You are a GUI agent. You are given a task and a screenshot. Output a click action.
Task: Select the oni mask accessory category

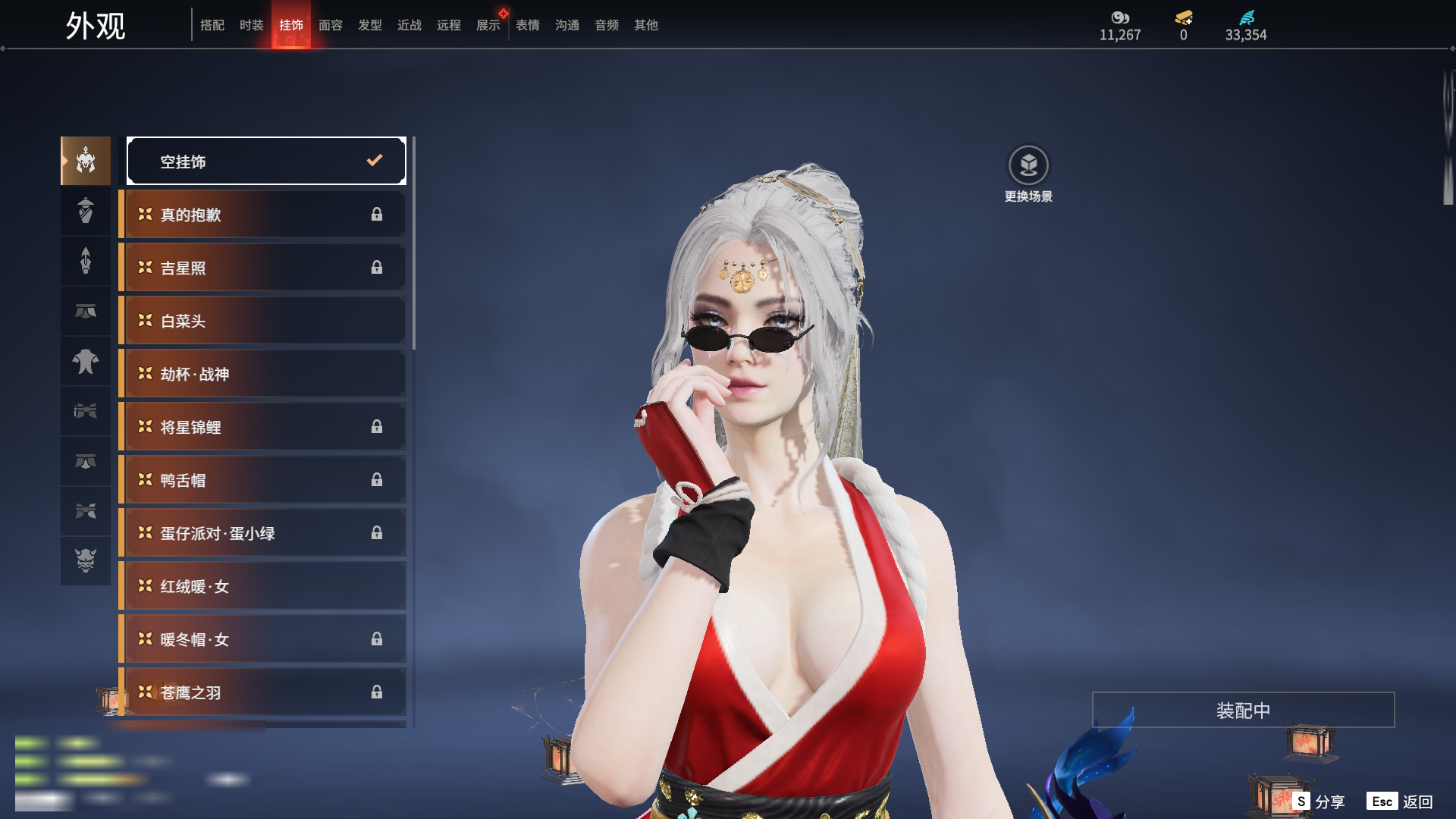[86, 560]
